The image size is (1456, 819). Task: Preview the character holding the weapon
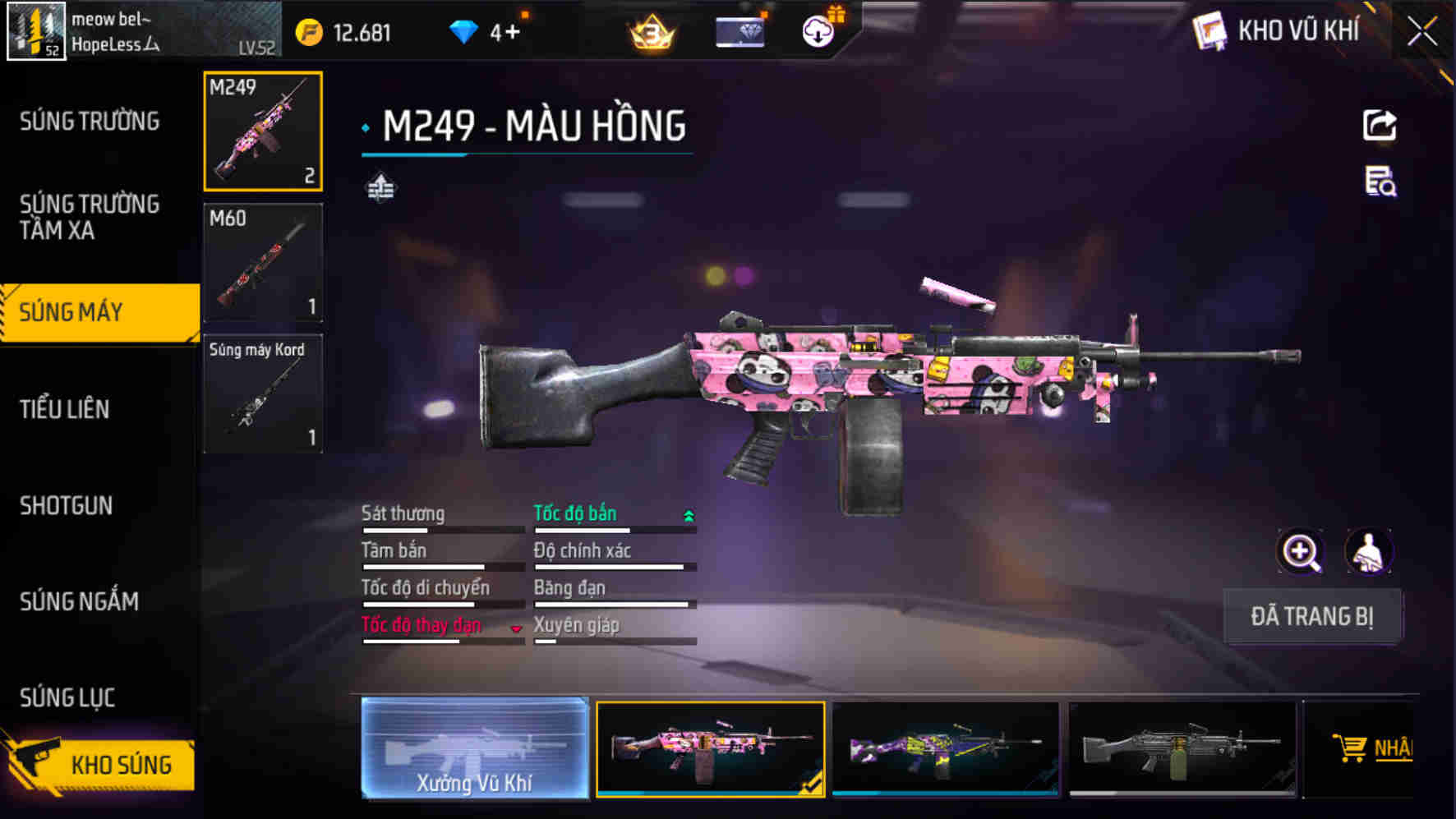1367,551
